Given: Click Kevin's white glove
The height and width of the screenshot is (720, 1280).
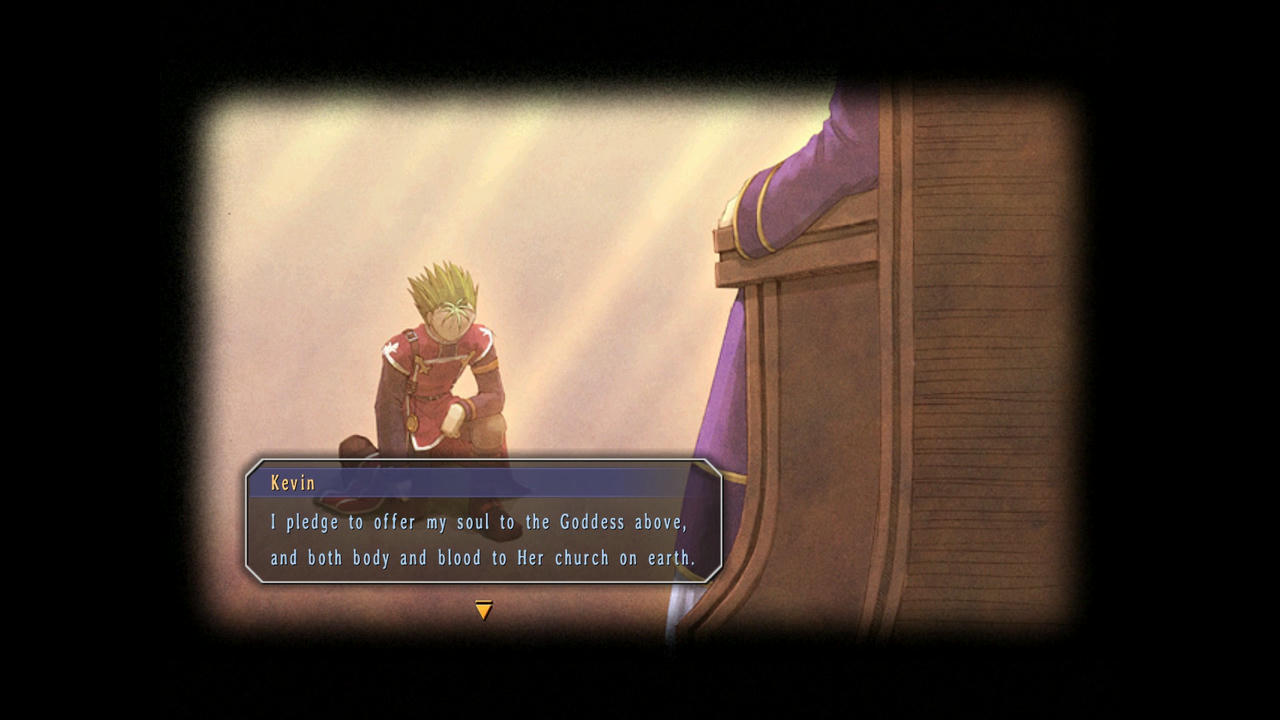Looking at the screenshot, I should 455,420.
